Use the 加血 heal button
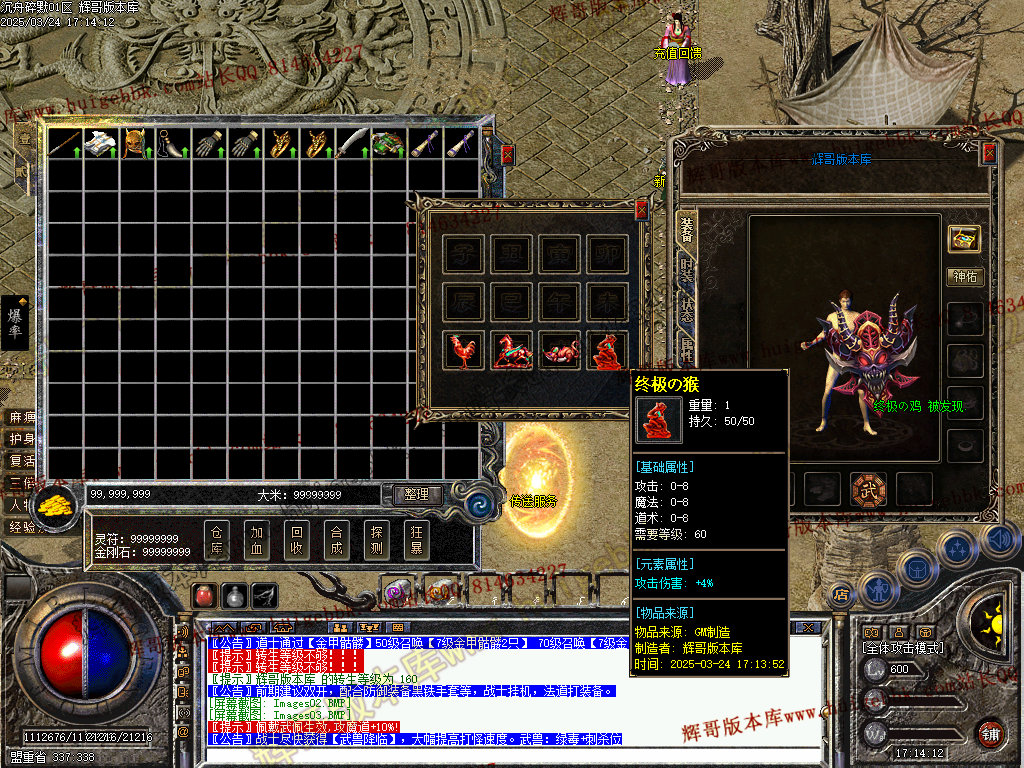This screenshot has width=1024, height=768. [257, 539]
